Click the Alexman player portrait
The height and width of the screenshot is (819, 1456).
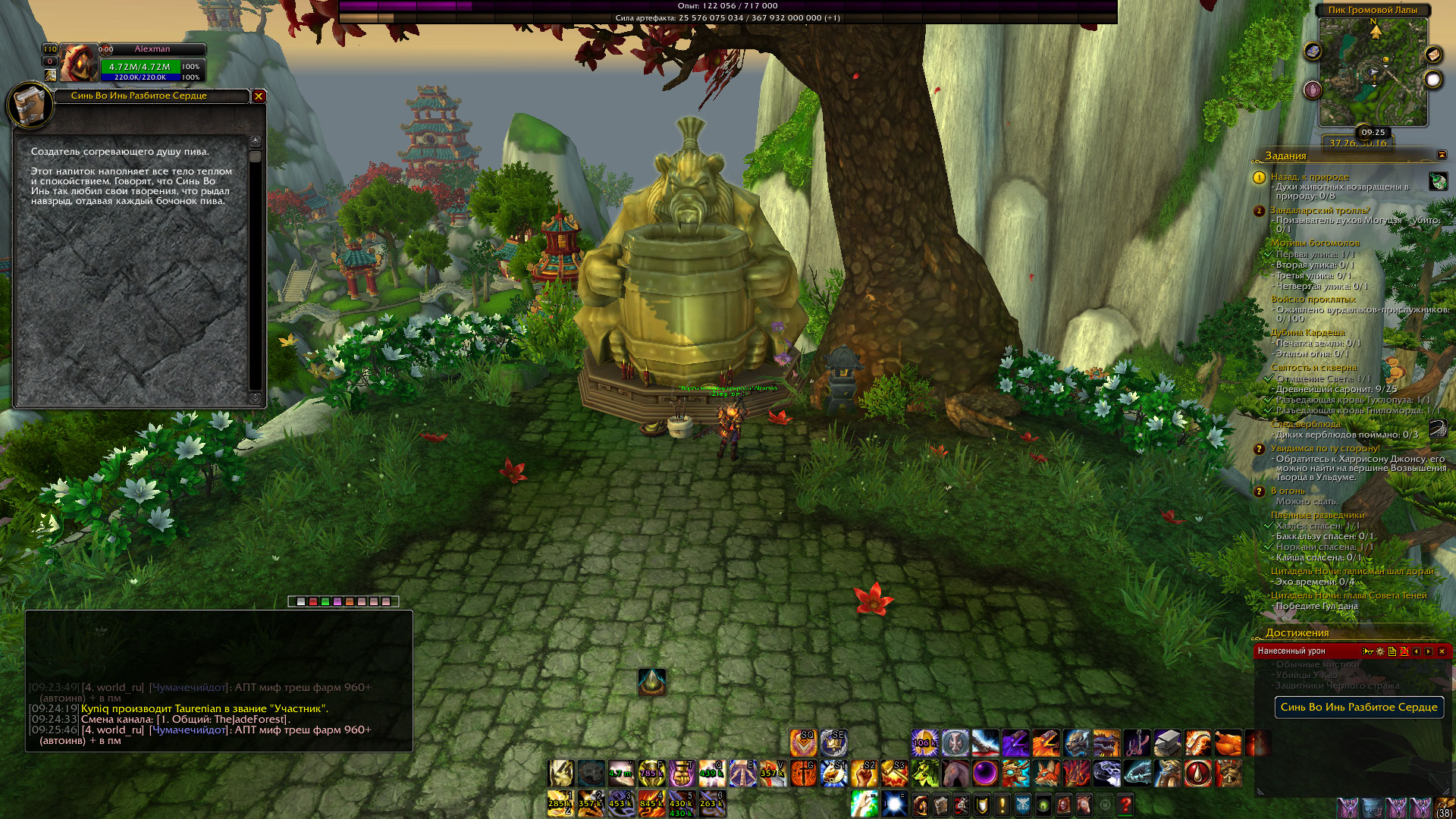pos(78,63)
